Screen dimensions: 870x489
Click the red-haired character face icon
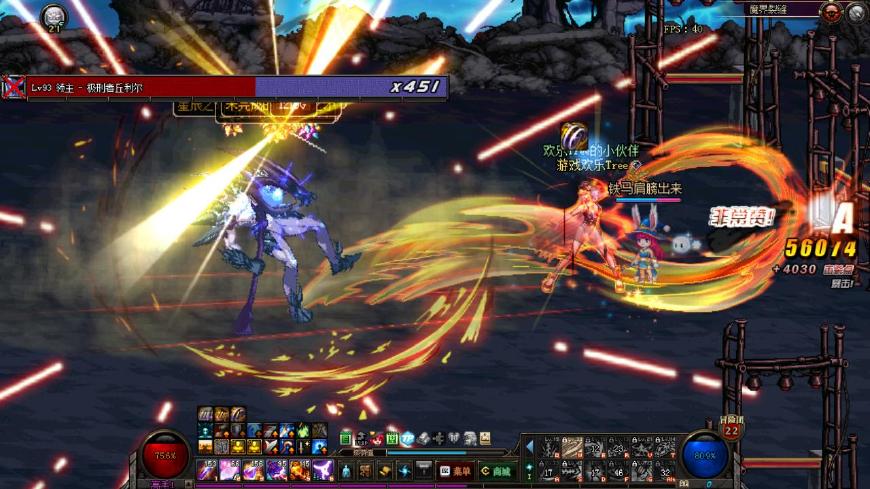(x=376, y=438)
